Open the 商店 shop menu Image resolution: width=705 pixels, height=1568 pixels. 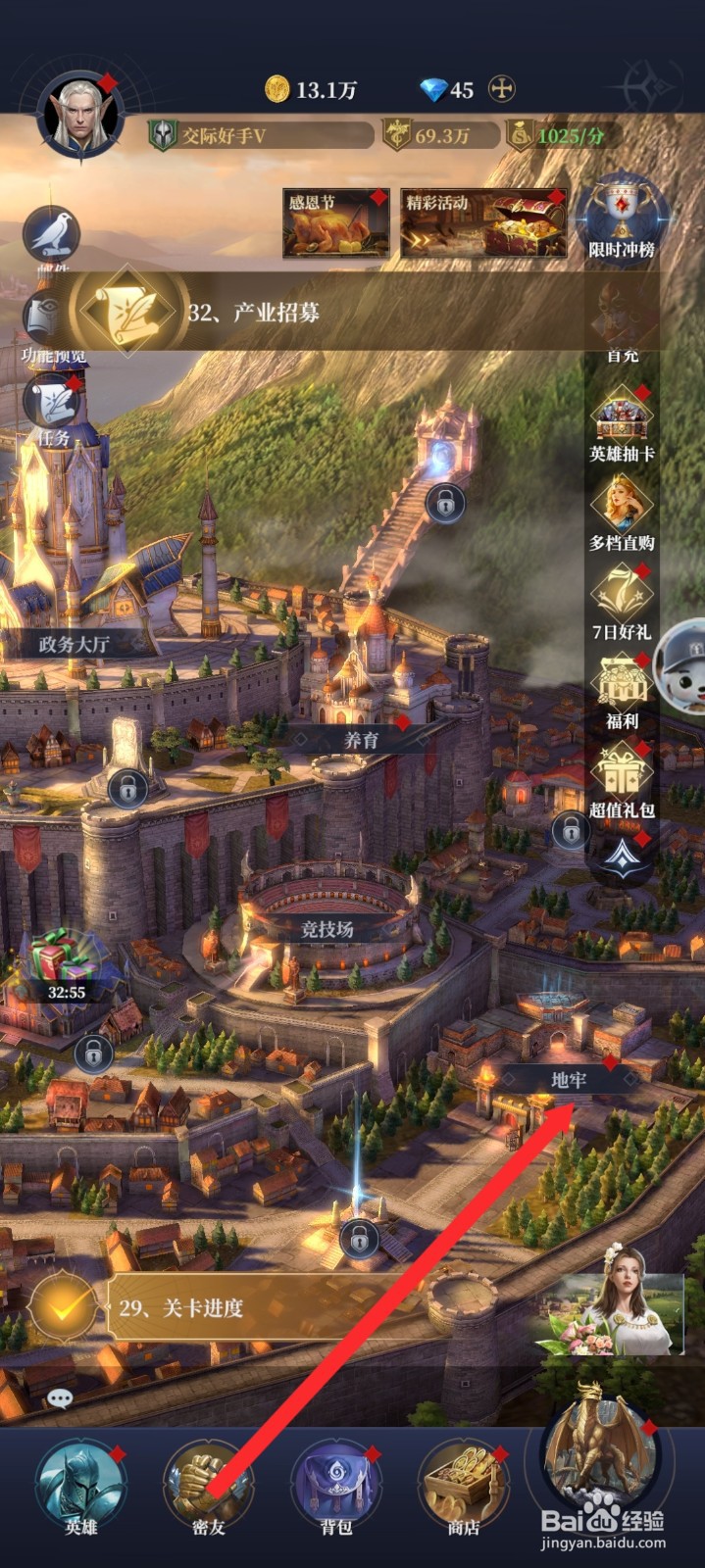[464, 1485]
